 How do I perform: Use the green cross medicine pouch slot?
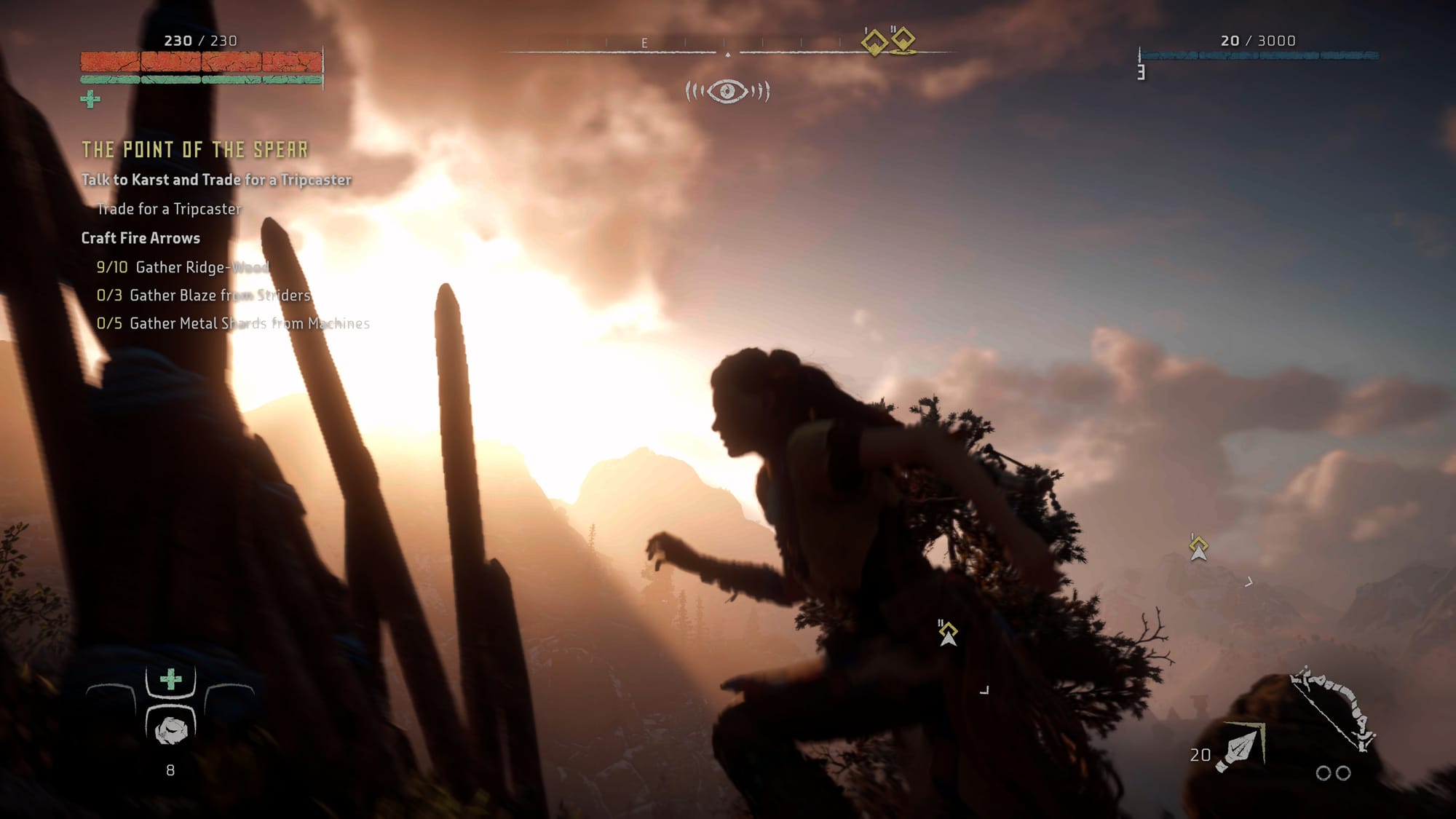click(171, 680)
